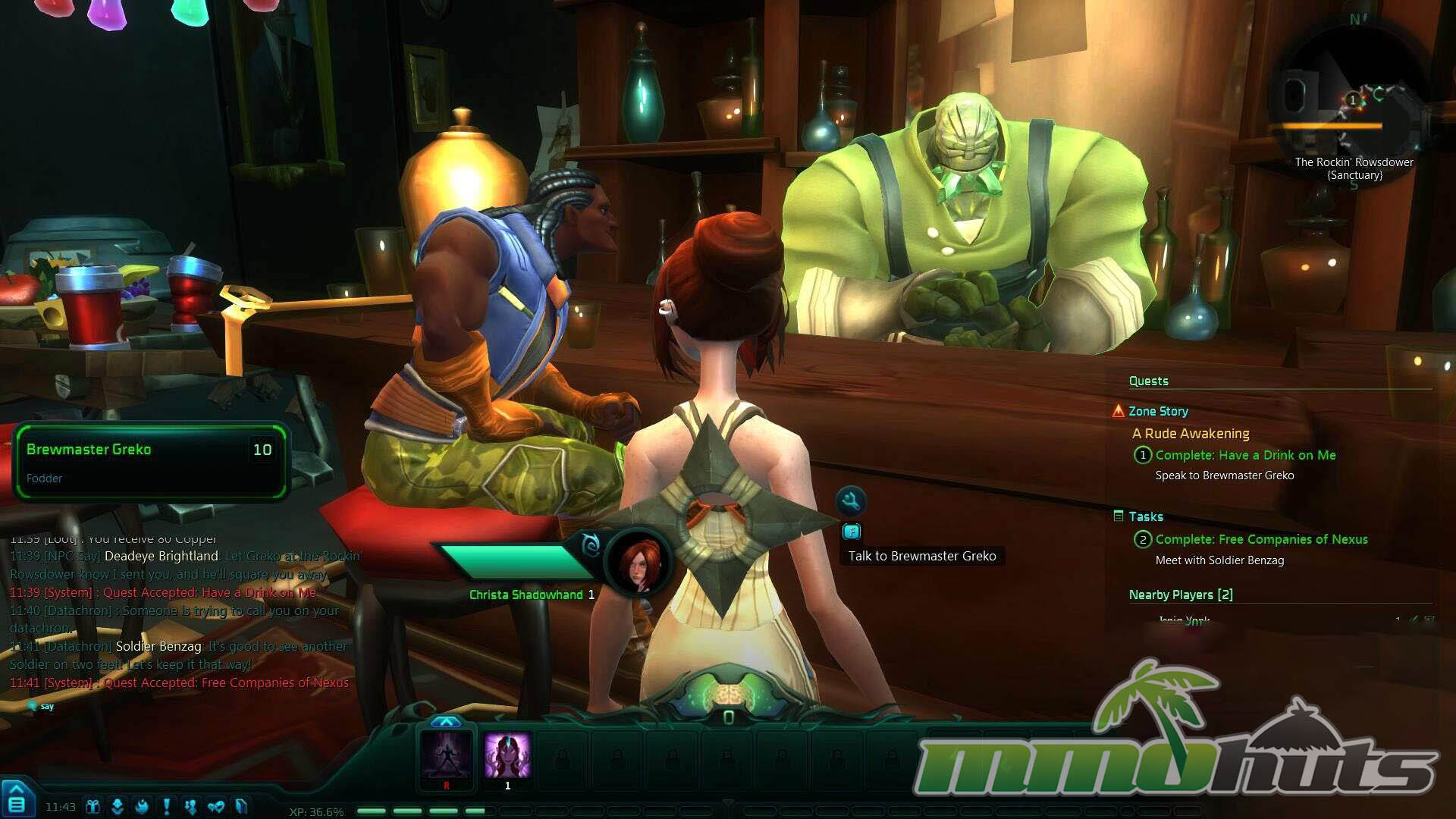The height and width of the screenshot is (819, 1456).
Task: Select the Brewmaster Greko target frame
Action: coord(150,462)
